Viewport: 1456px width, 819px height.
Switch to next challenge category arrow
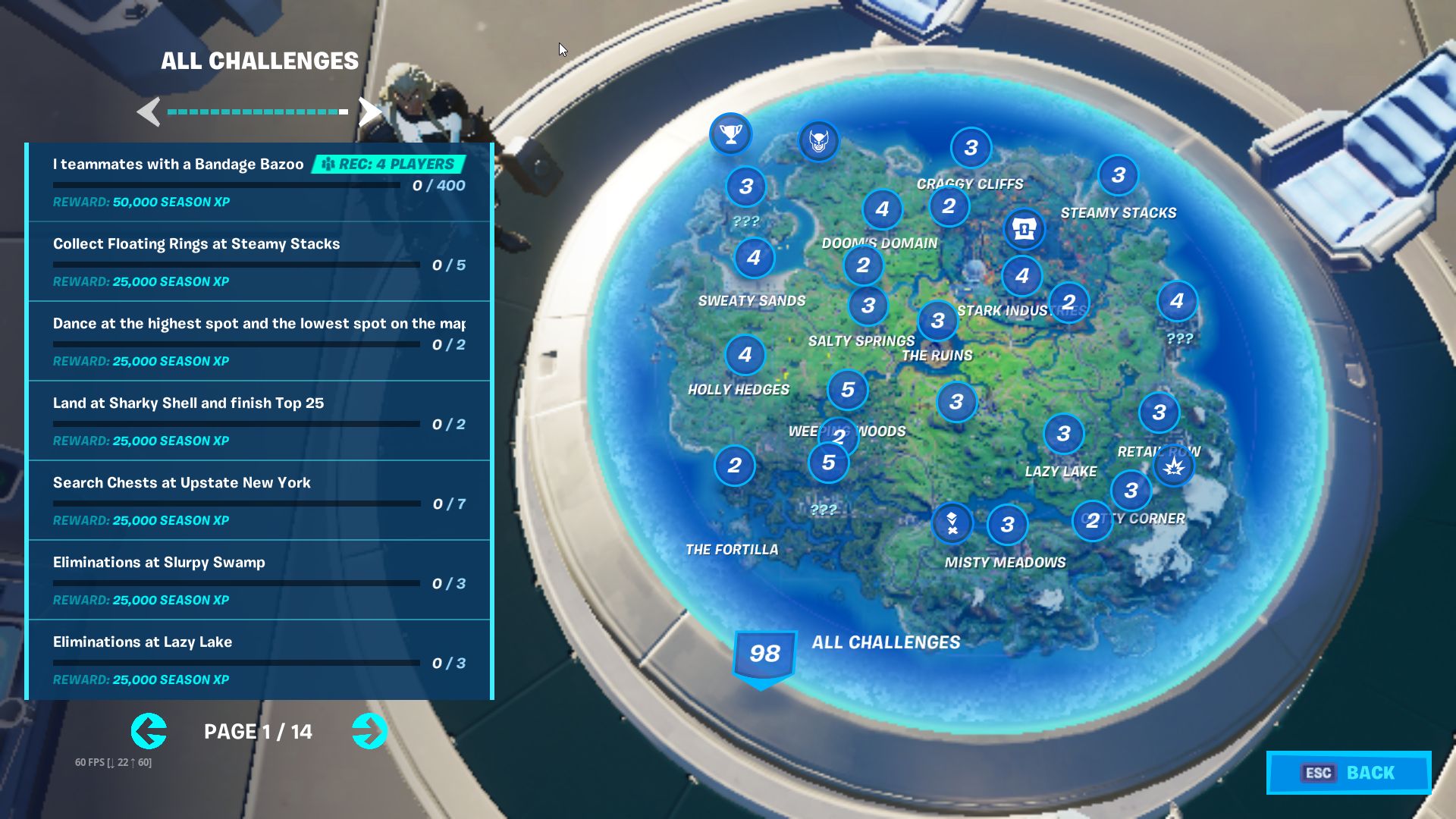369,112
